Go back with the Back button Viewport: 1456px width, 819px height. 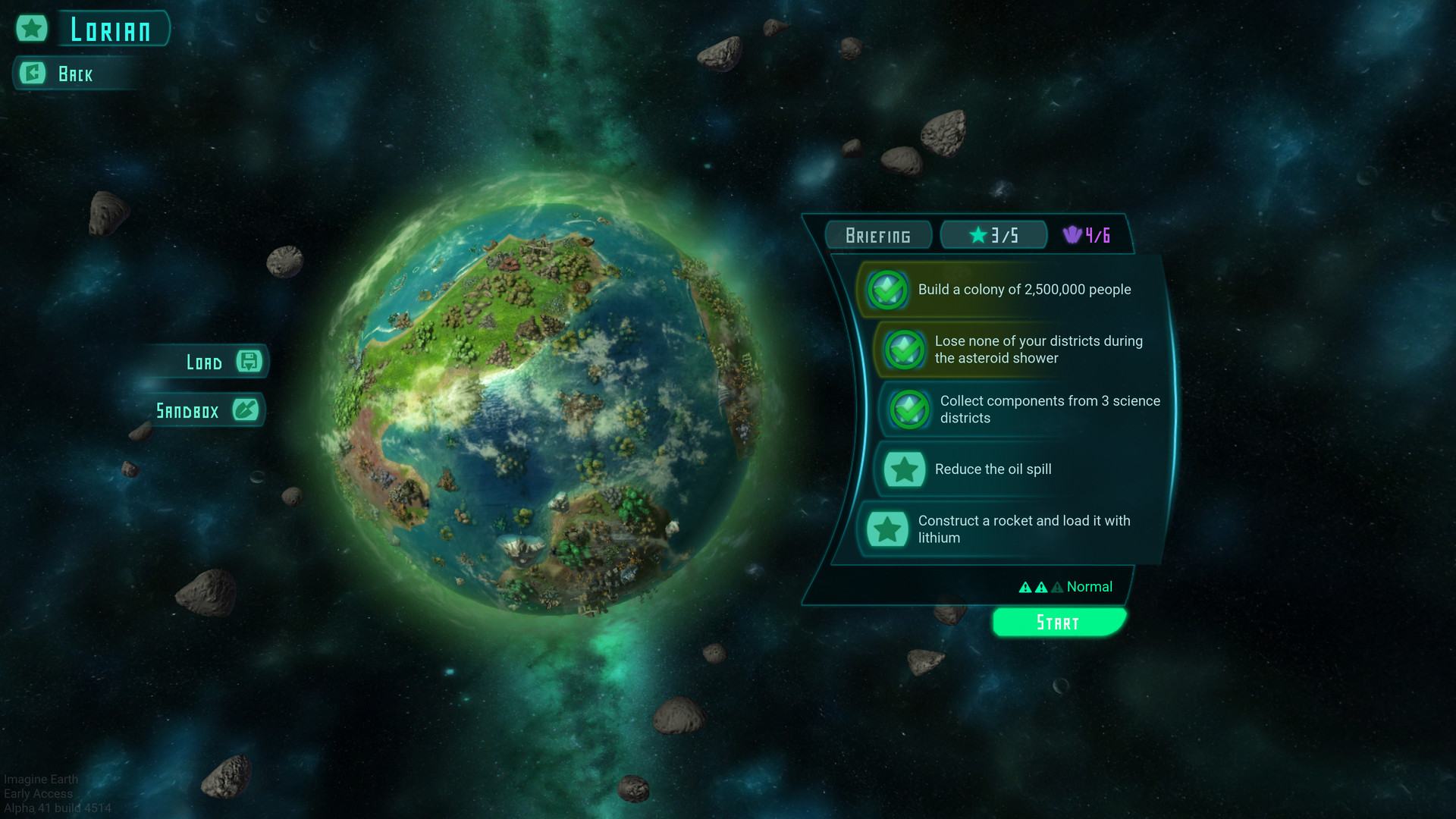(x=74, y=74)
